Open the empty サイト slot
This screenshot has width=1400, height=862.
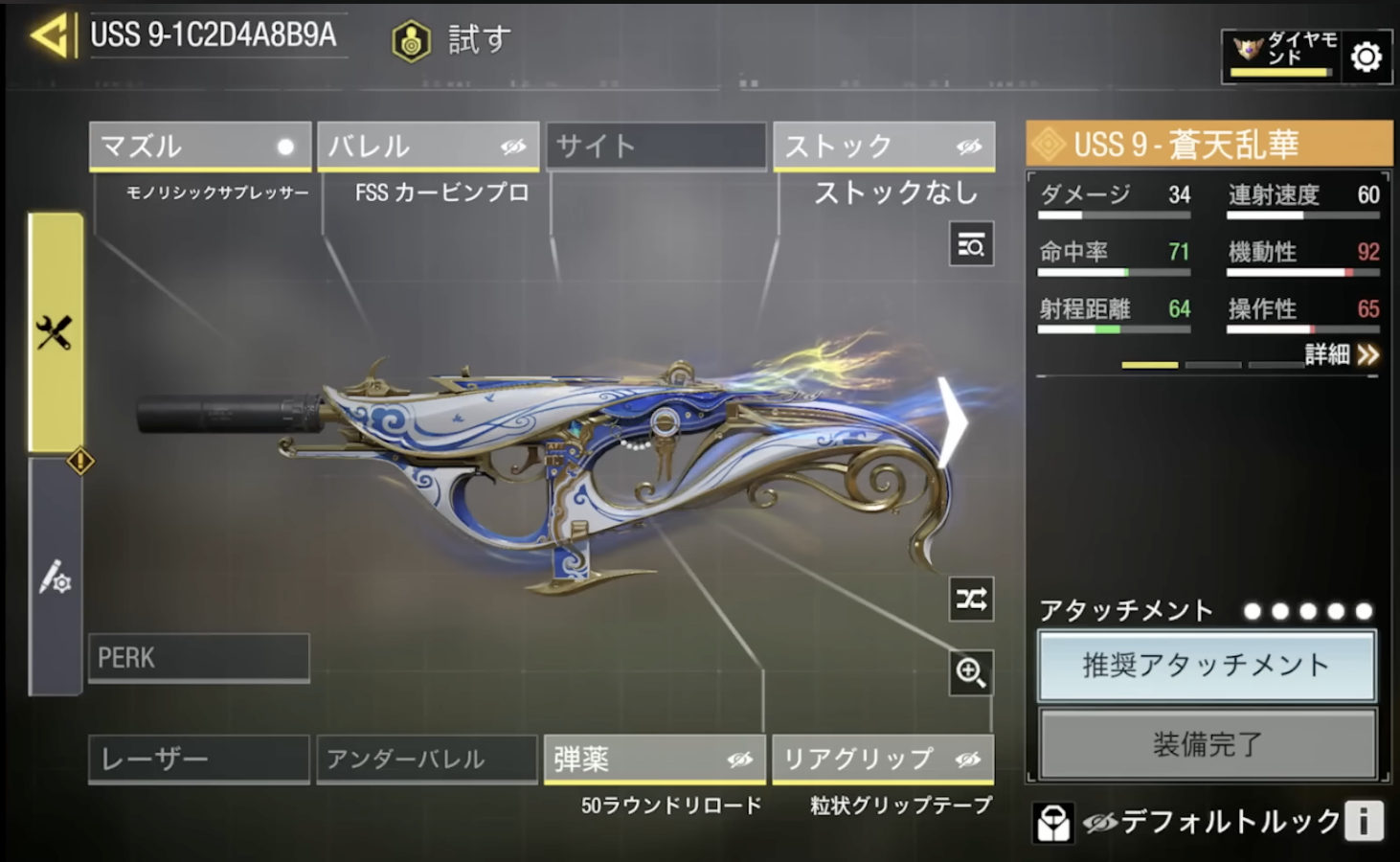[x=656, y=147]
